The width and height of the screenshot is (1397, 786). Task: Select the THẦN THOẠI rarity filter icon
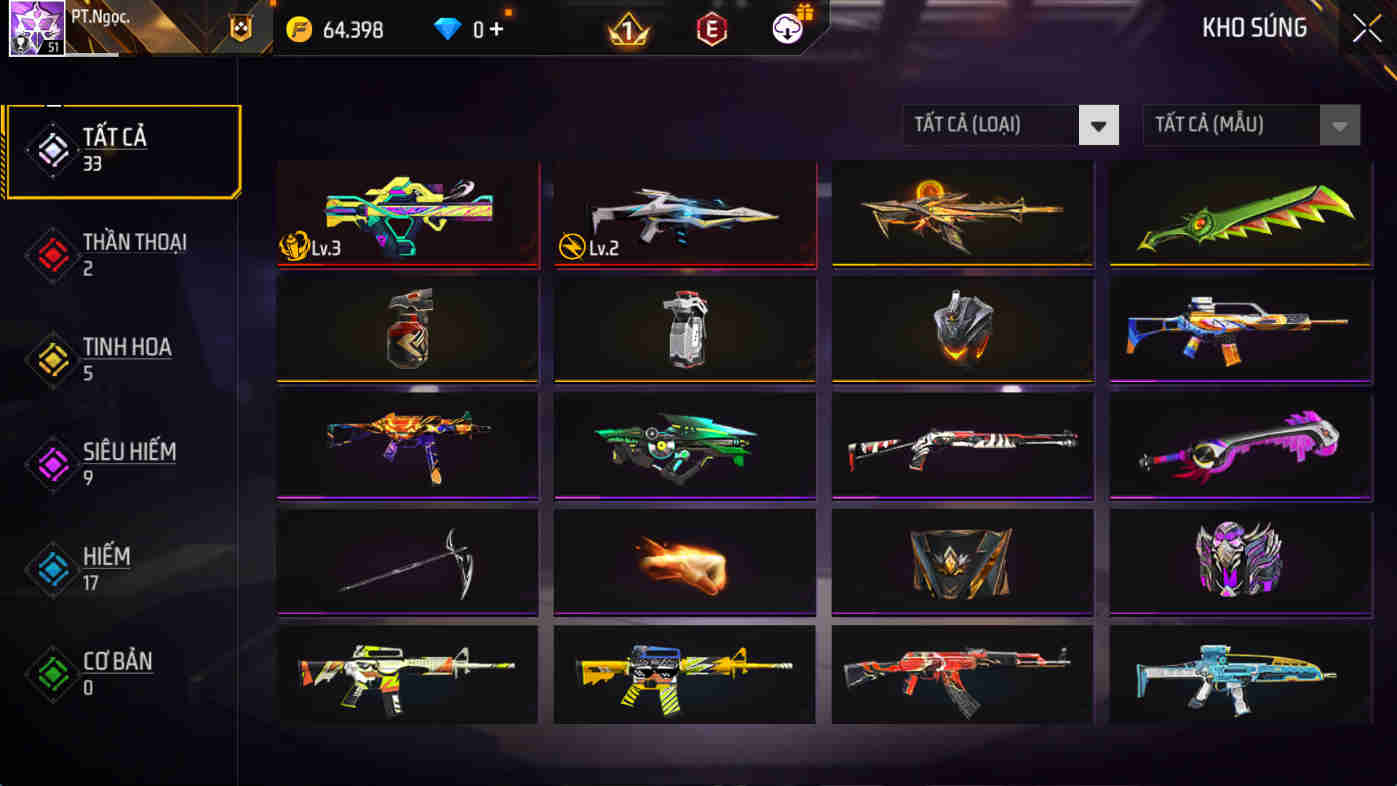click(x=52, y=253)
